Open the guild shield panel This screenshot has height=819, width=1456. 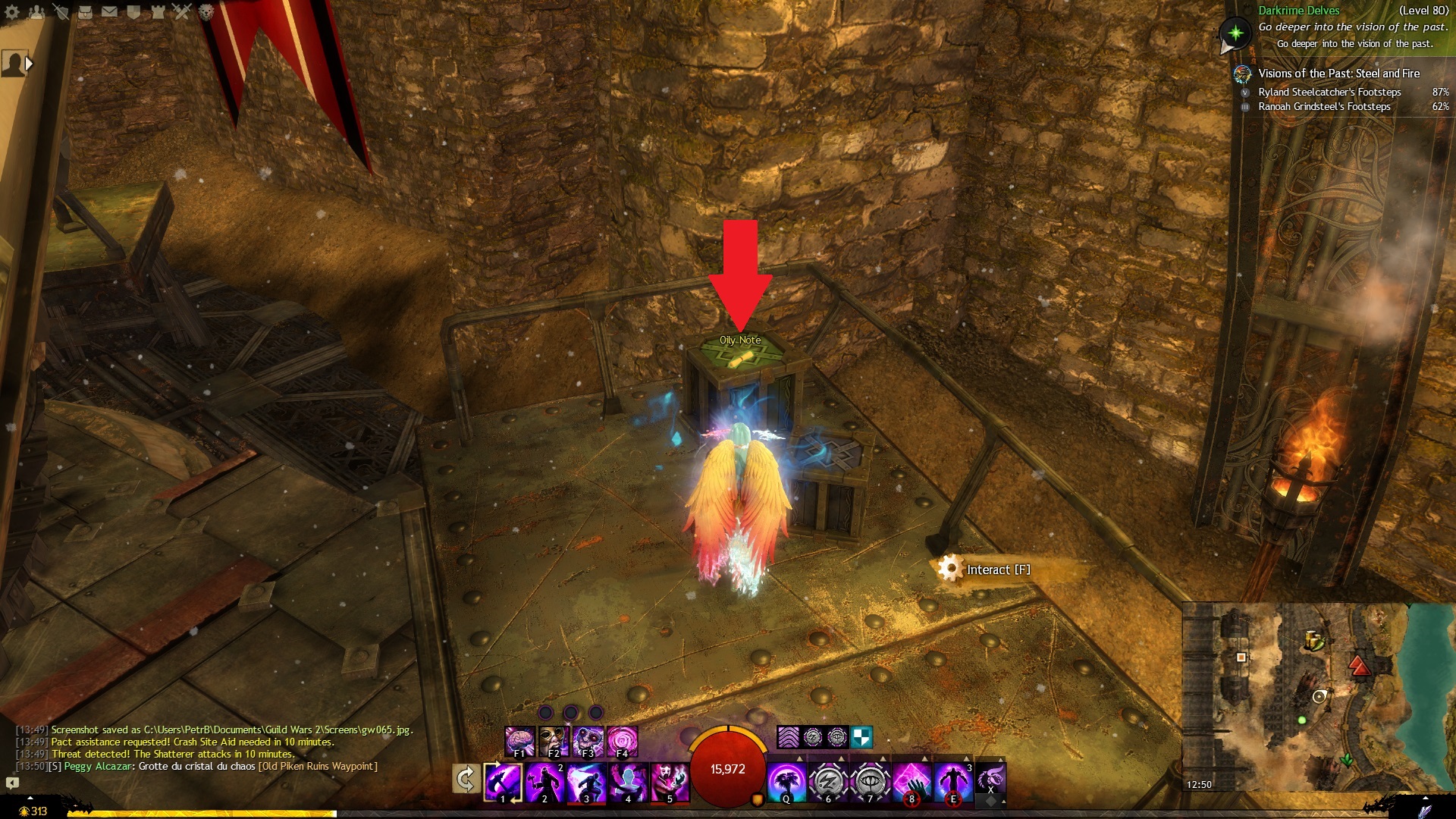point(134,12)
